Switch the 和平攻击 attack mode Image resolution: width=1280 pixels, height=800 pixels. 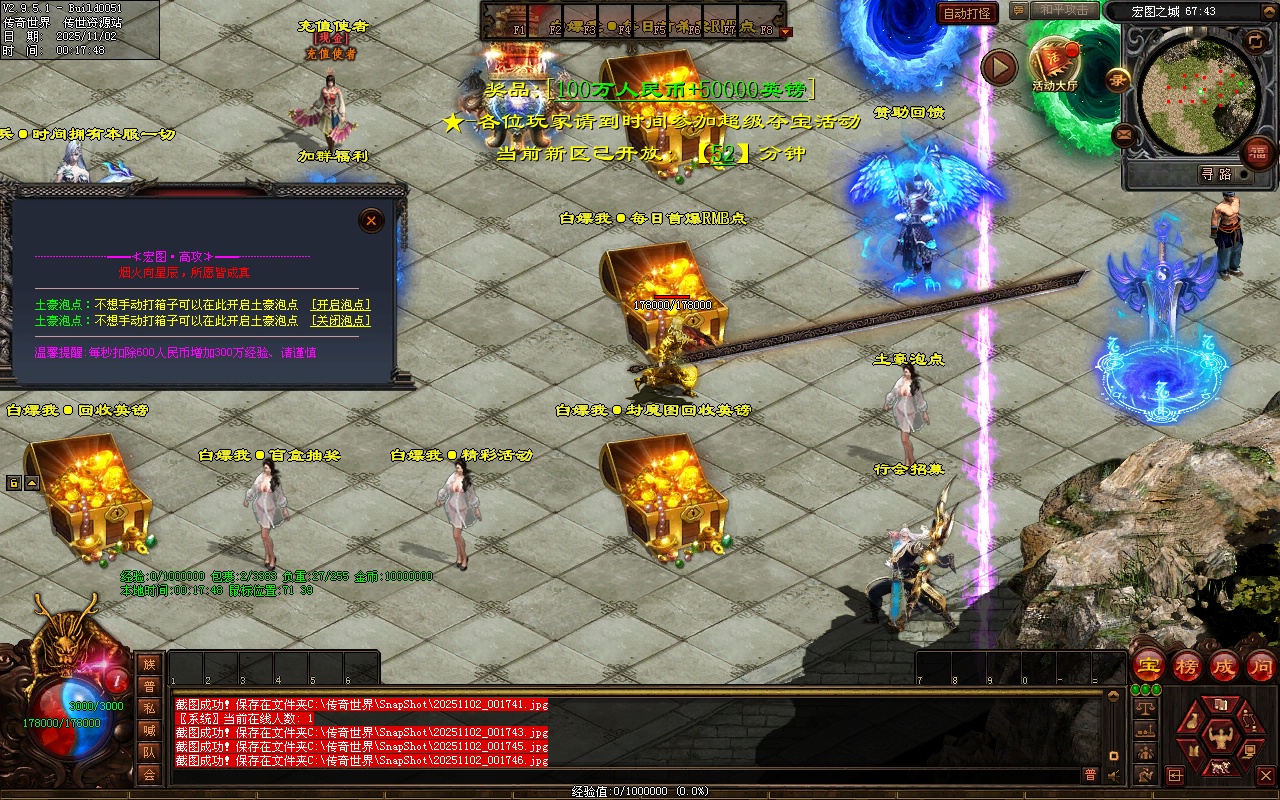point(1064,10)
